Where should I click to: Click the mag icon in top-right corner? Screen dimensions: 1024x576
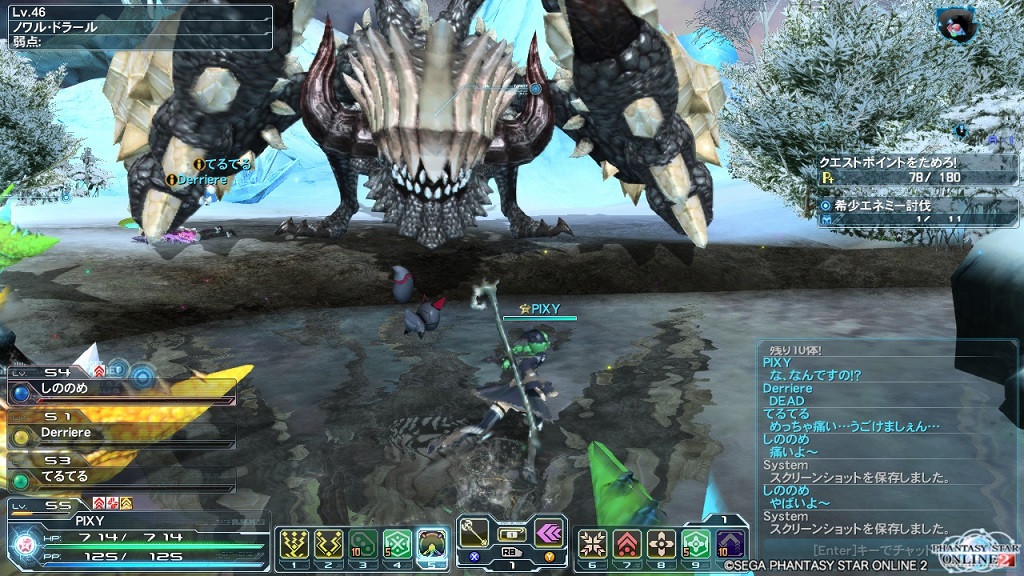957,24
